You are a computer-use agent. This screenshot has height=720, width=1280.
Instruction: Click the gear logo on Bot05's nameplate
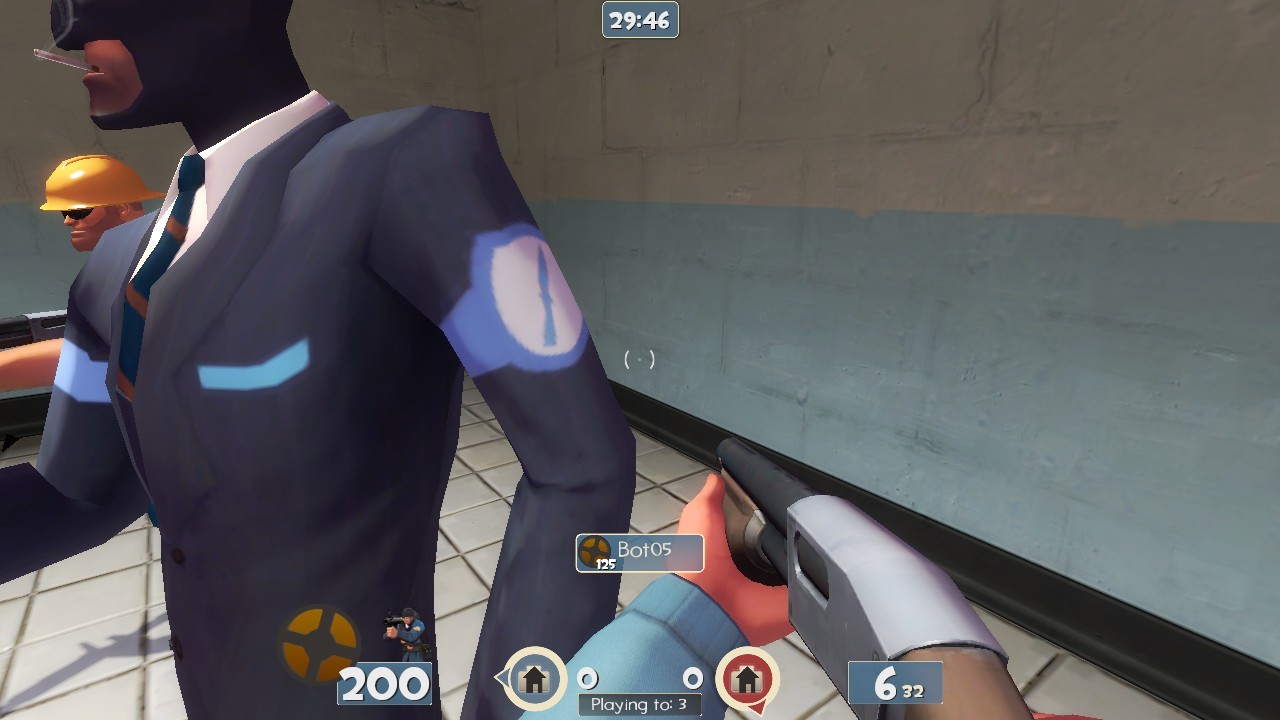(x=594, y=548)
